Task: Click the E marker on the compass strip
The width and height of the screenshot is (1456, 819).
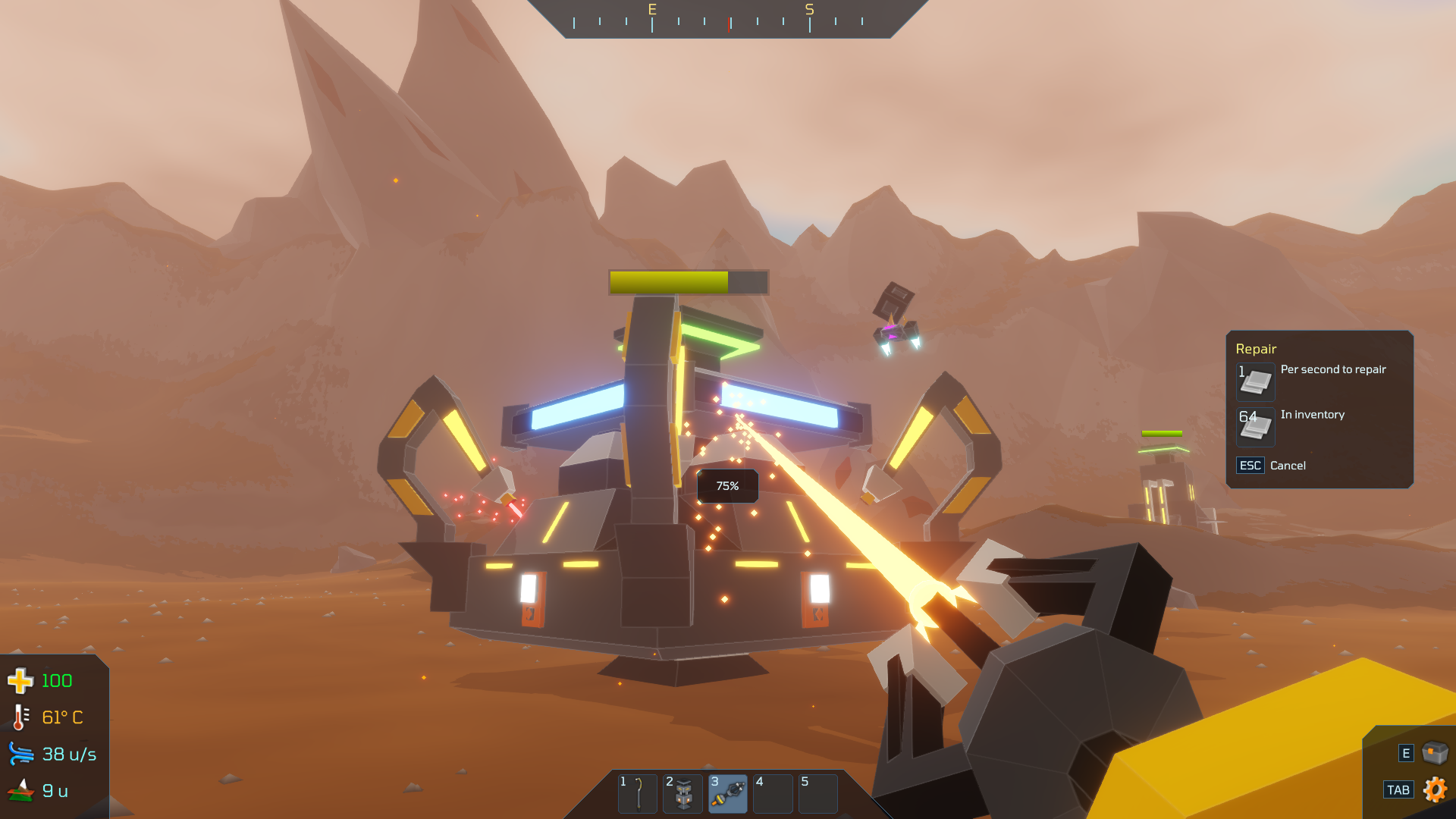Action: [651, 11]
